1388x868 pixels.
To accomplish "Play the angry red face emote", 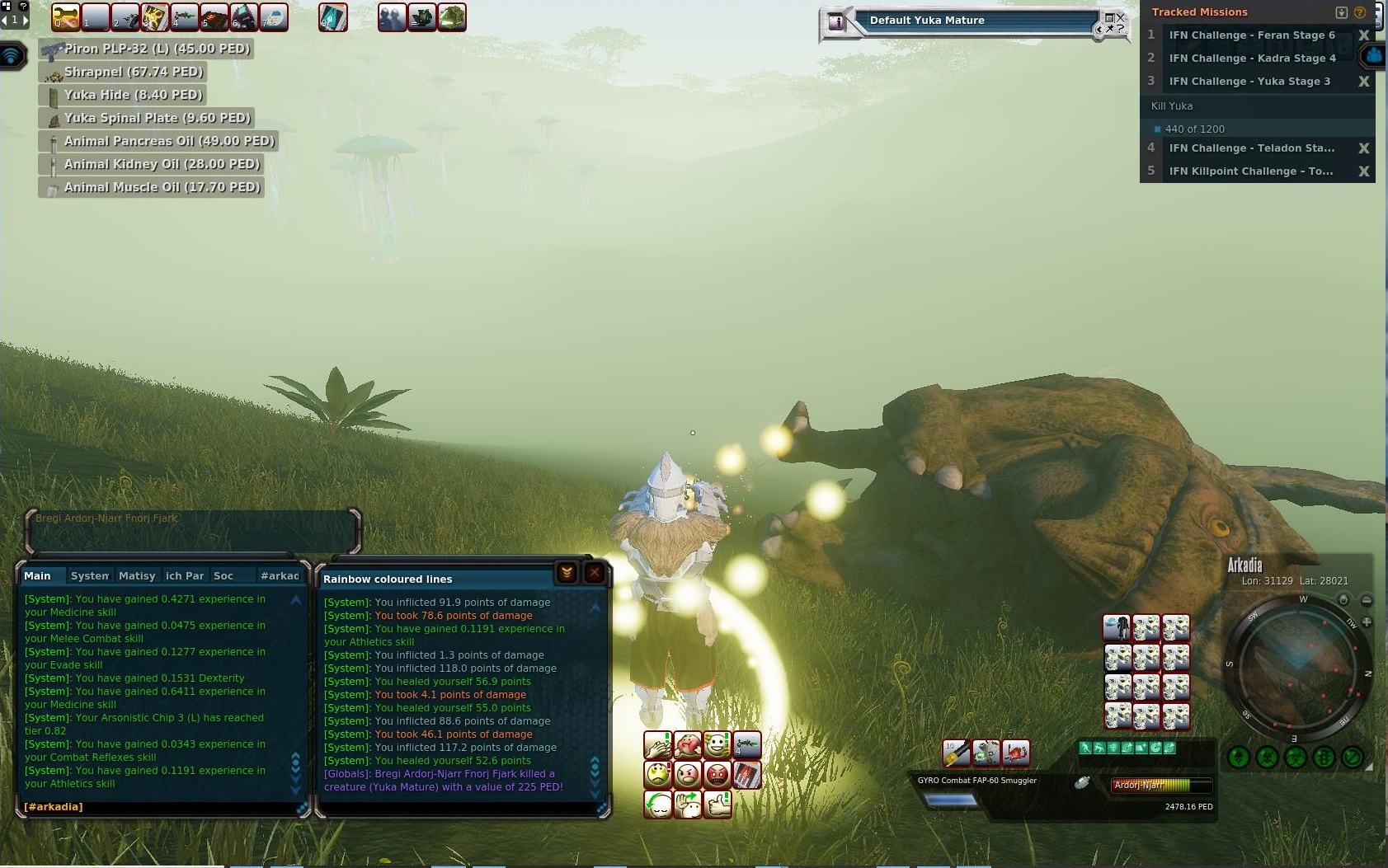I will coord(718,774).
